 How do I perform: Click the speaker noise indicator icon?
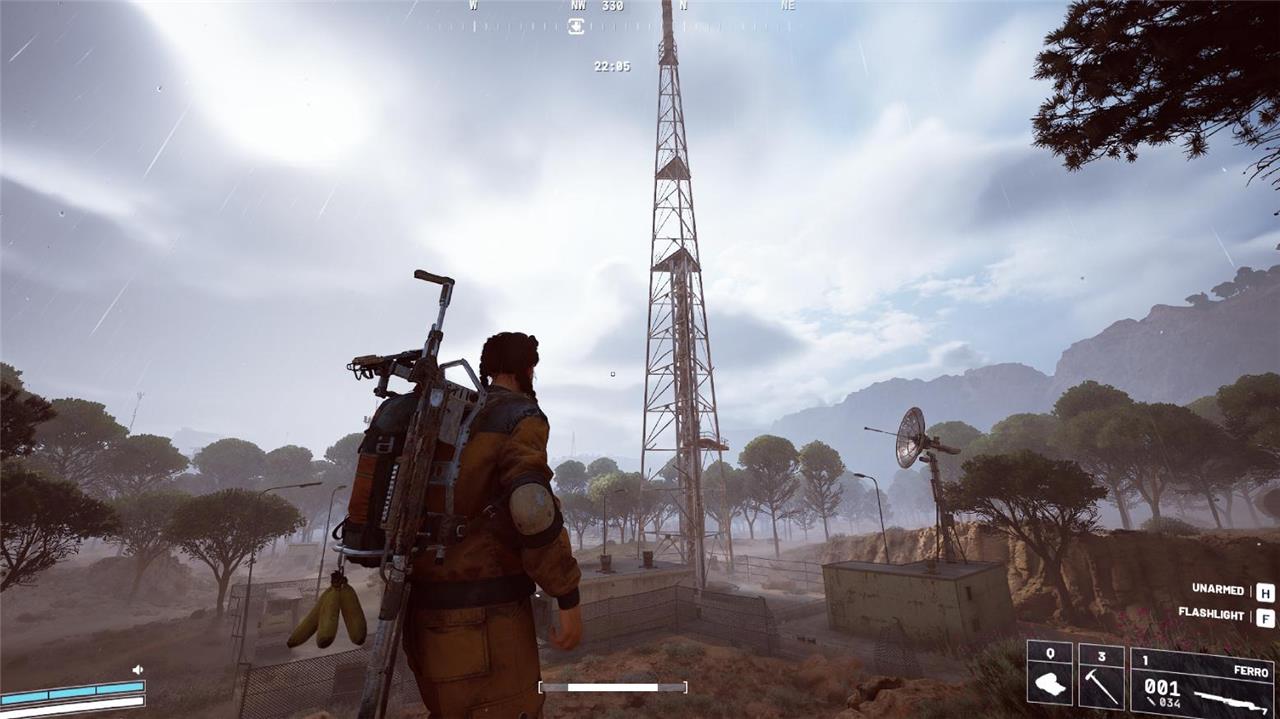138,669
